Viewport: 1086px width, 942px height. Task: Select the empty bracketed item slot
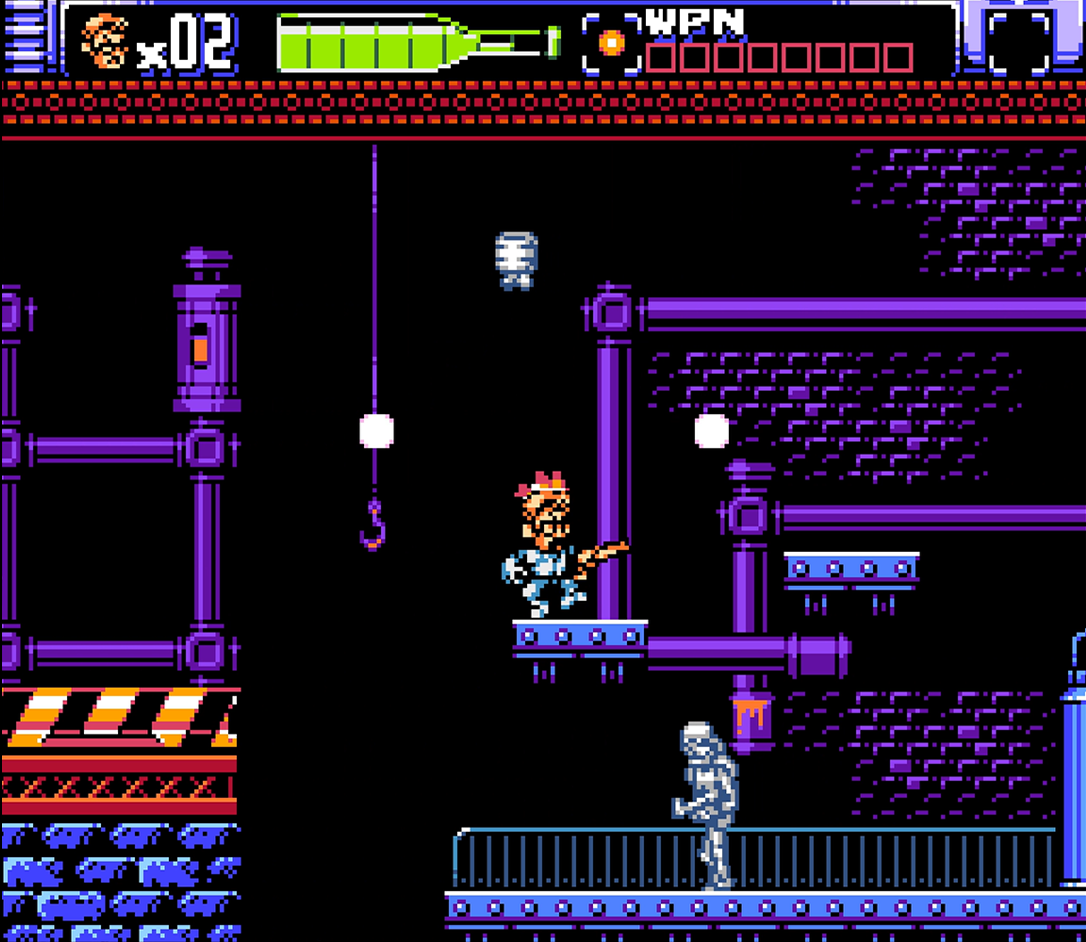[1019, 43]
